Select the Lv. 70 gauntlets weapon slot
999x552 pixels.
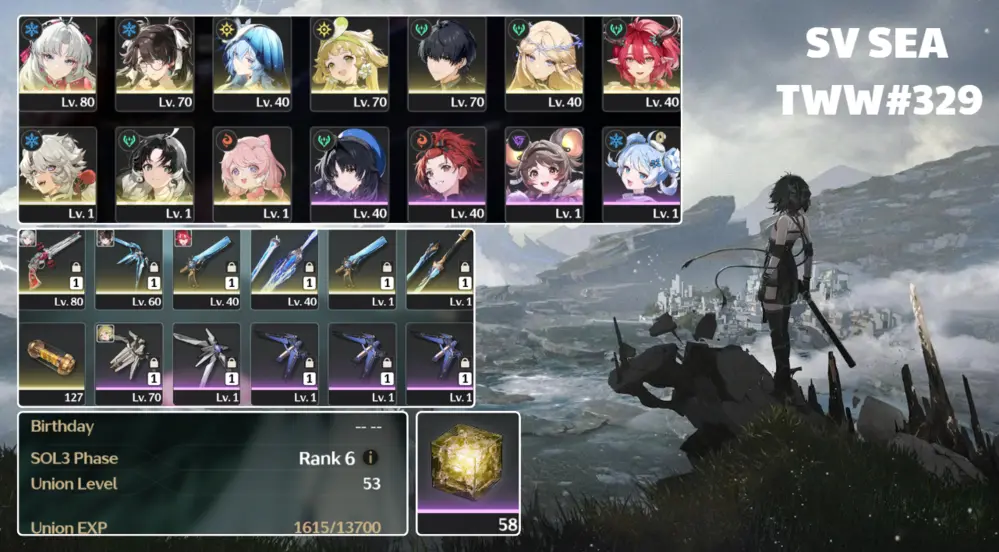pos(134,362)
